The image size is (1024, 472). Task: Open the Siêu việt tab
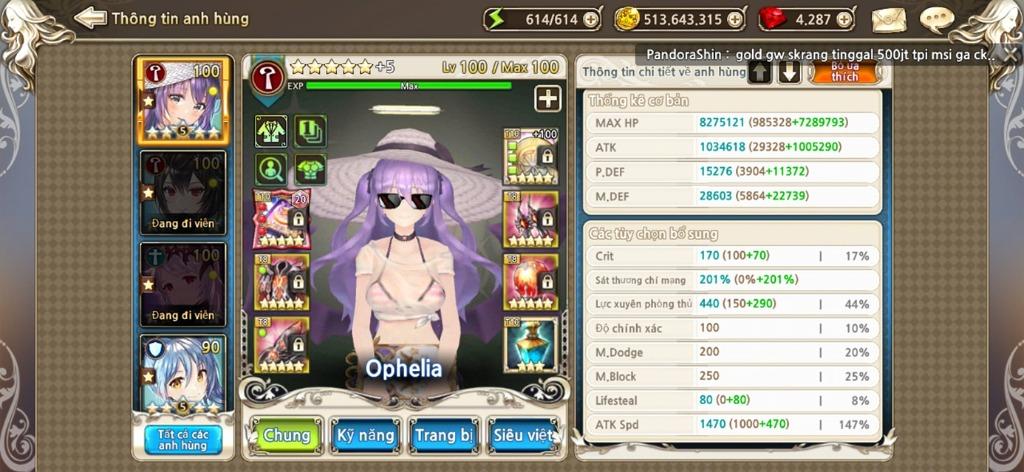click(524, 436)
